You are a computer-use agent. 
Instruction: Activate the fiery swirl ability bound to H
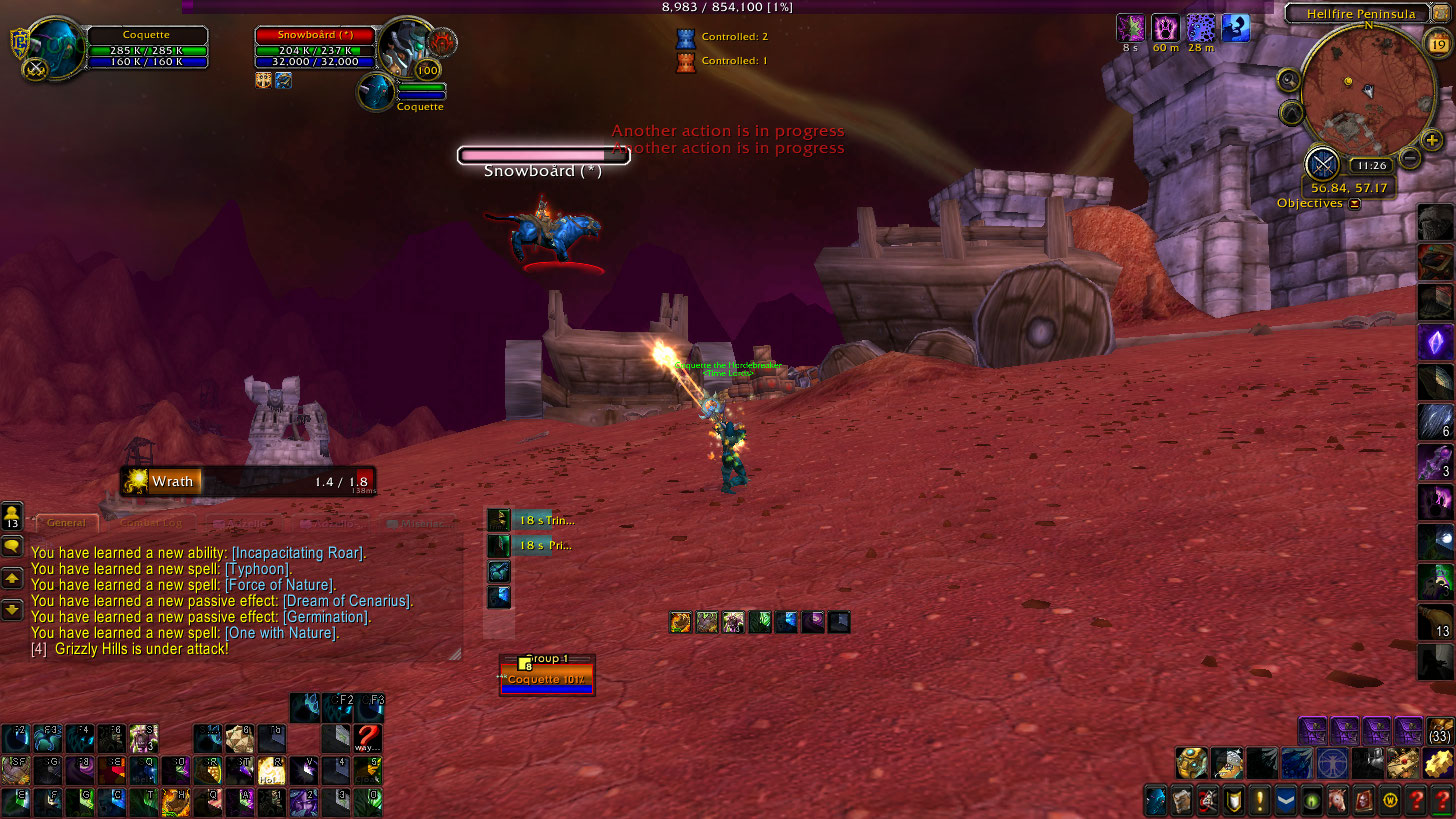coord(176,802)
